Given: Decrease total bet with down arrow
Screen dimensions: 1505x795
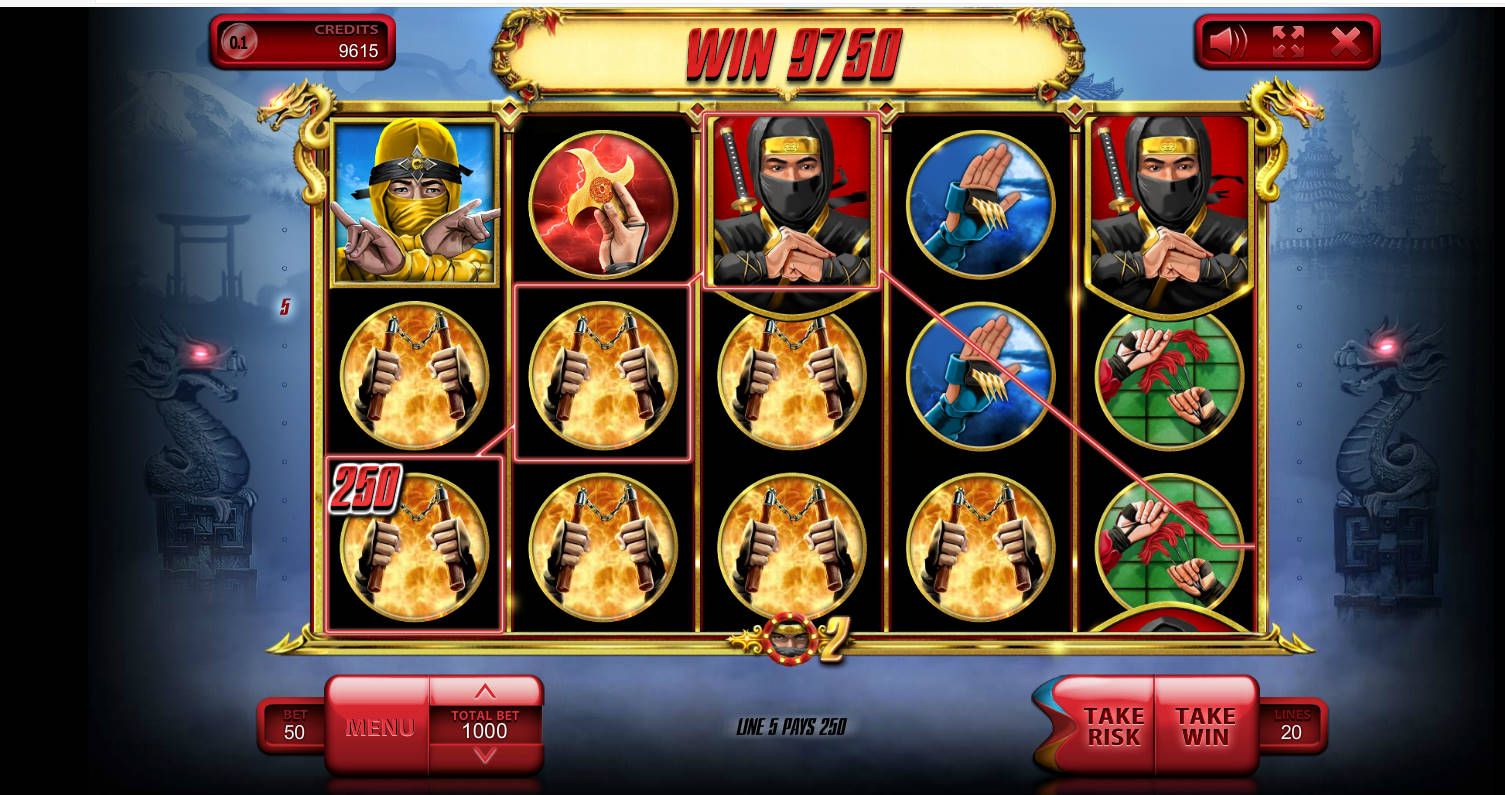Looking at the screenshot, I should 485,756.
